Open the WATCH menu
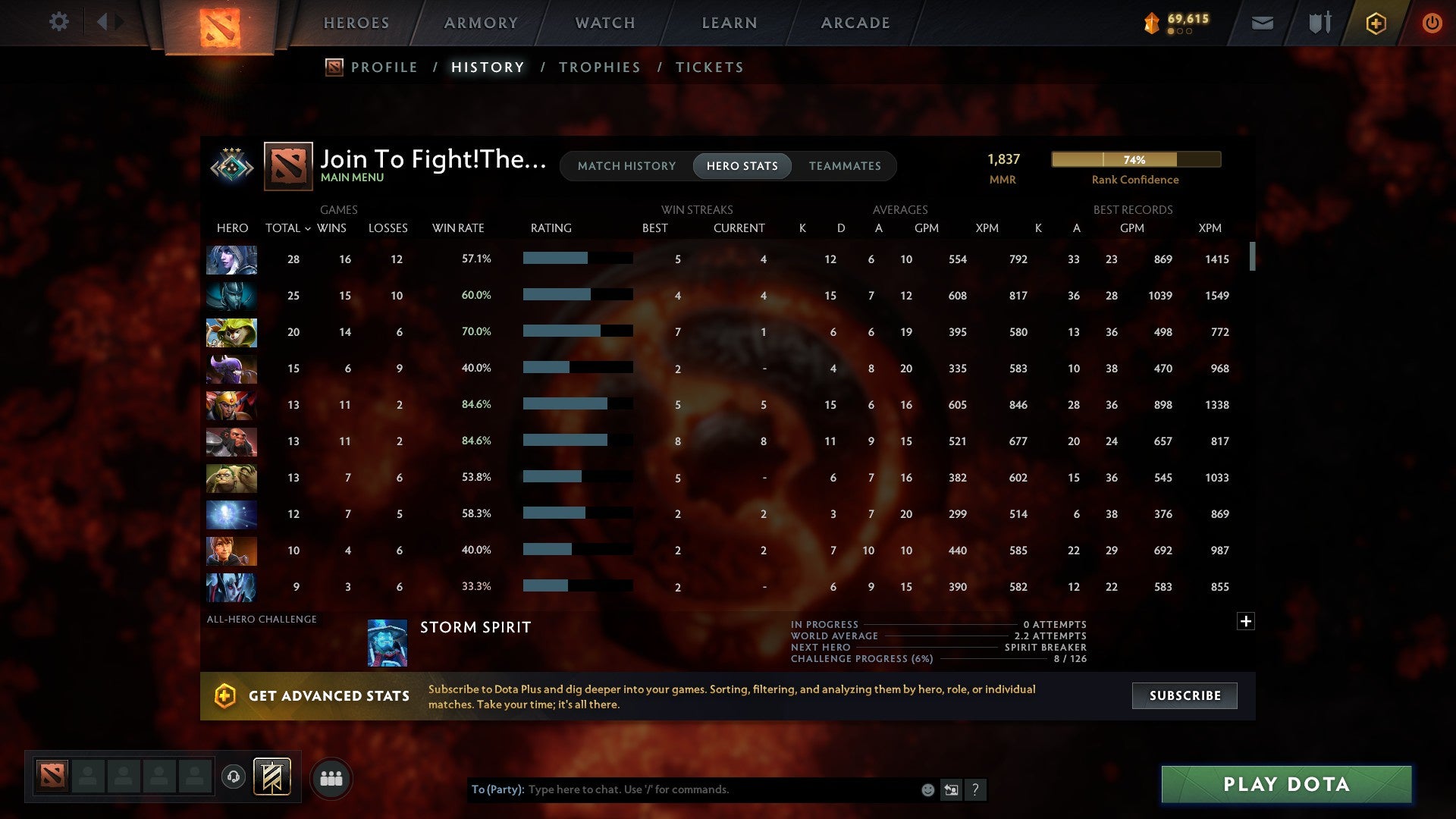The width and height of the screenshot is (1456, 819). coord(604,23)
